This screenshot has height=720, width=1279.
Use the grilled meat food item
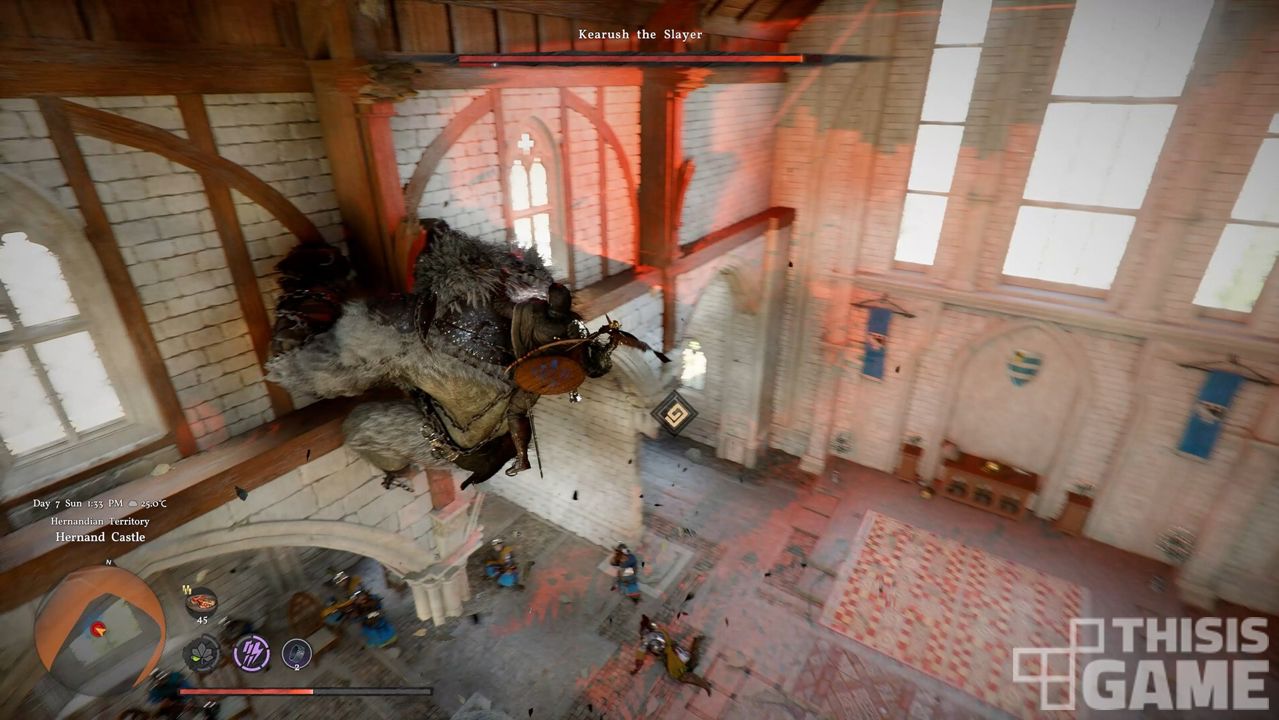[x=201, y=602]
